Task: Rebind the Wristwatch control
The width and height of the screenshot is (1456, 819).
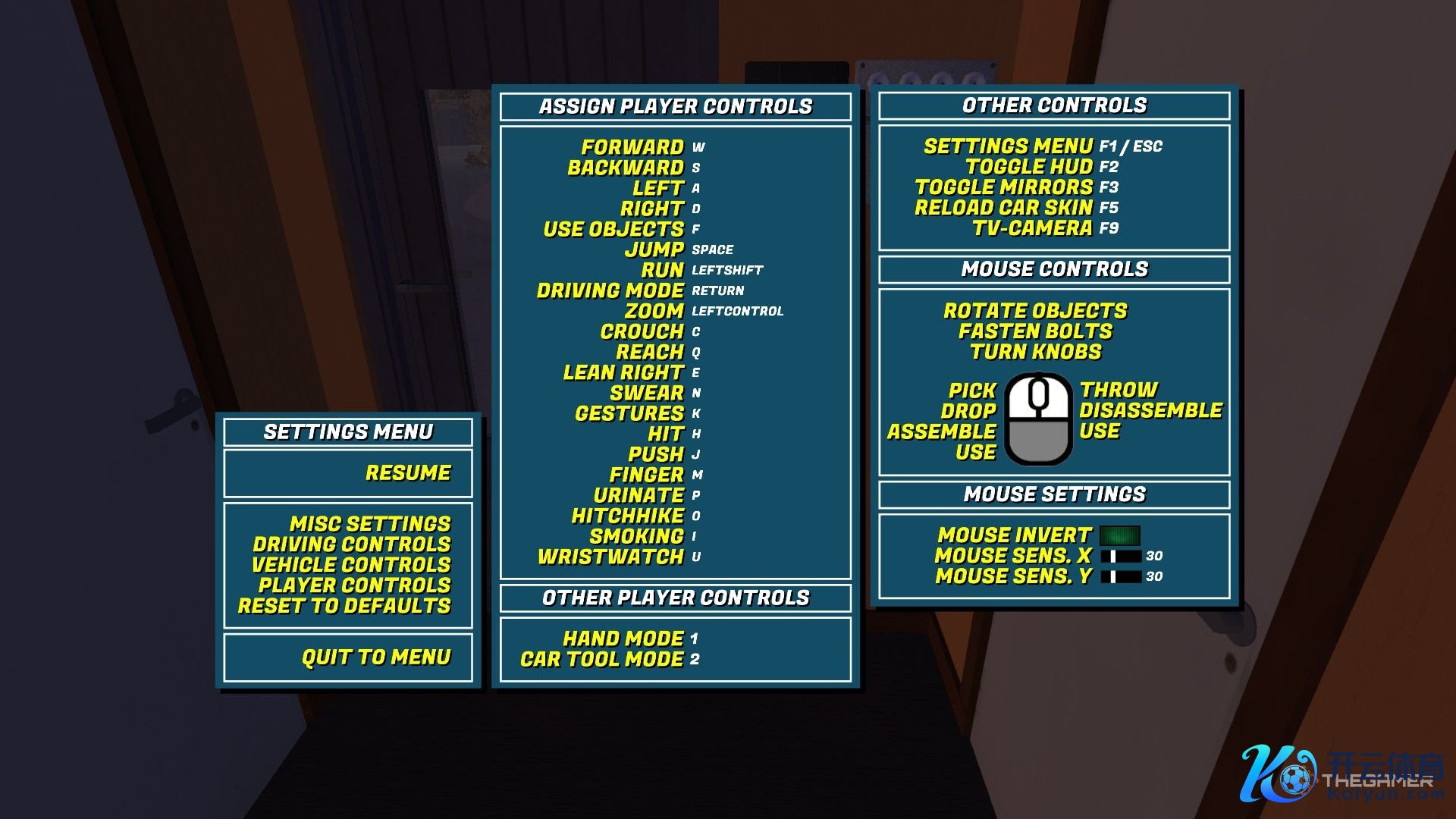Action: coord(696,557)
